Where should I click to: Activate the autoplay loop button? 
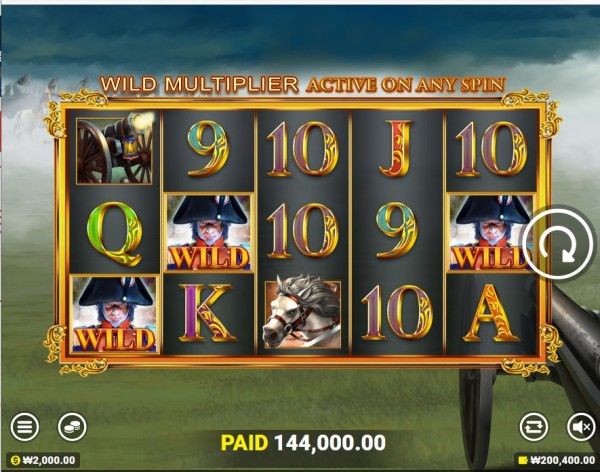point(534,427)
